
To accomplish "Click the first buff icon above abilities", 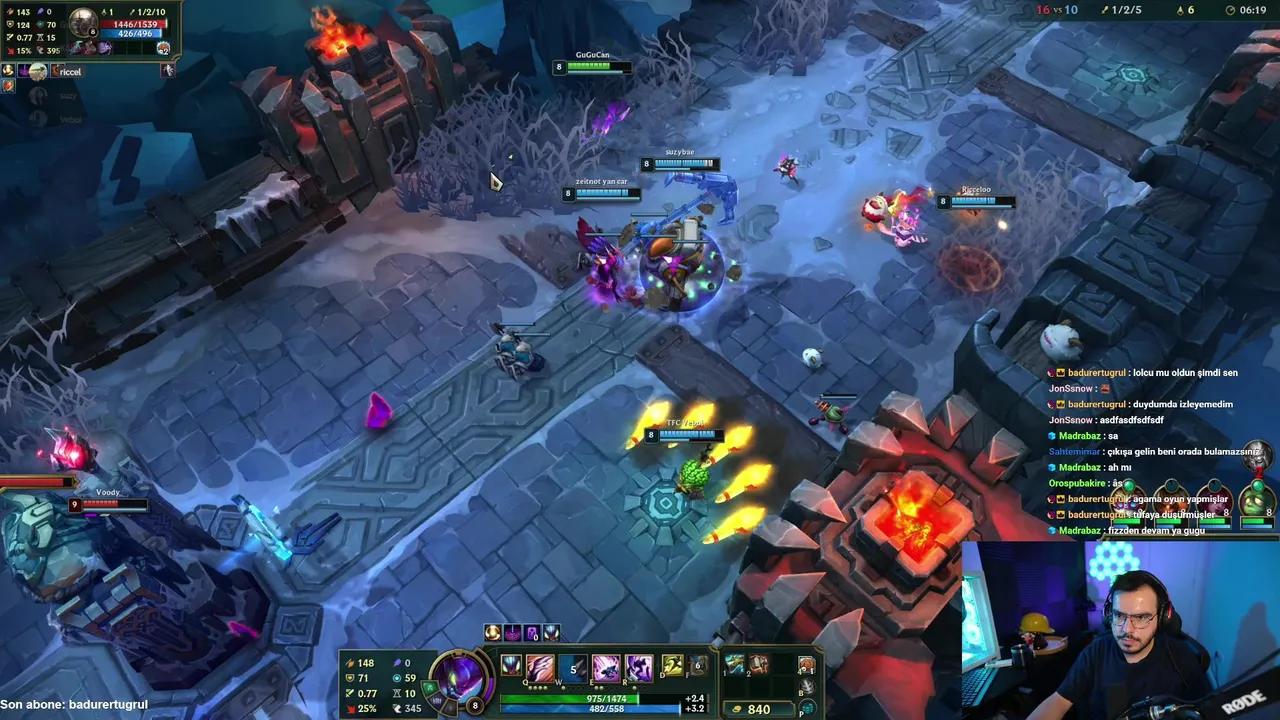I will (x=492, y=633).
